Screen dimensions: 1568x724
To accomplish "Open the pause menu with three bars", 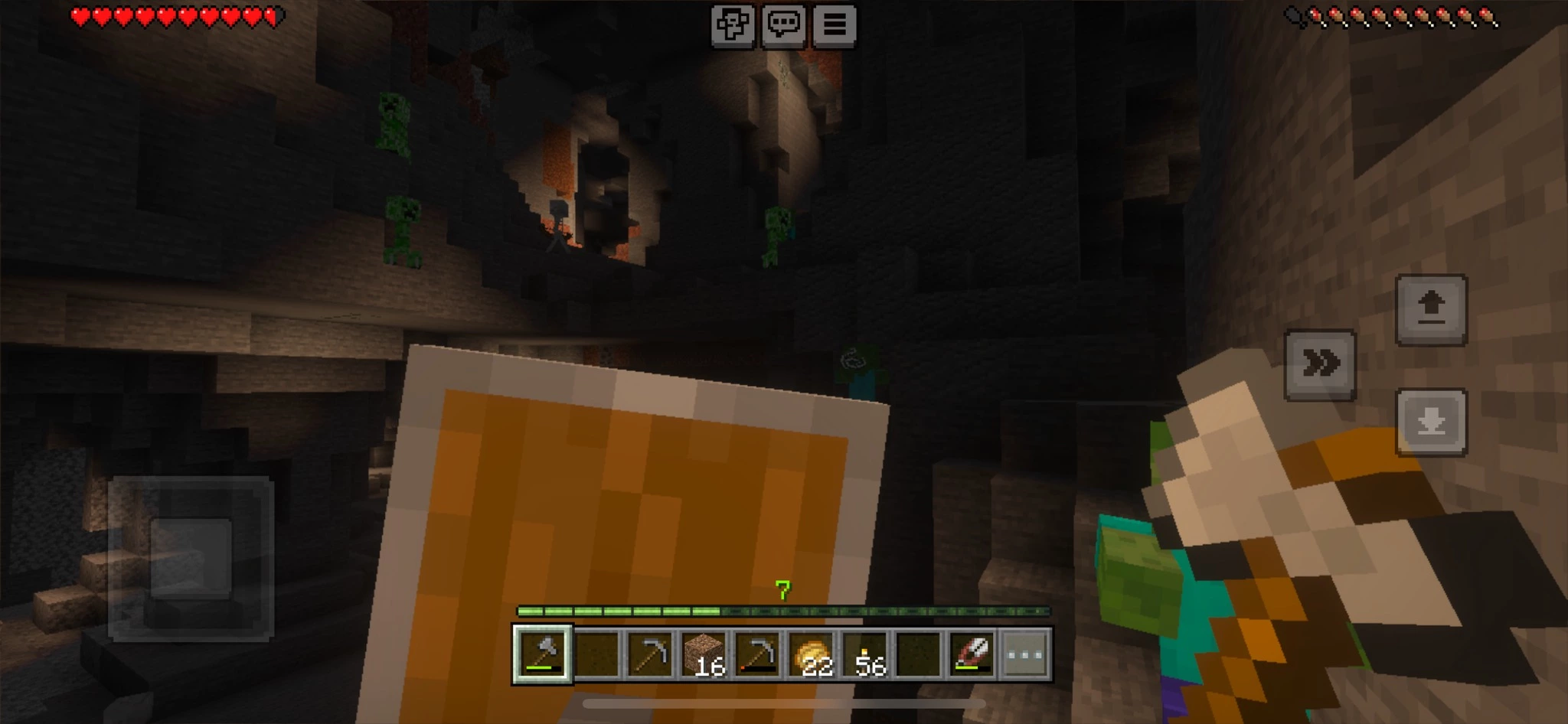I will [x=835, y=26].
